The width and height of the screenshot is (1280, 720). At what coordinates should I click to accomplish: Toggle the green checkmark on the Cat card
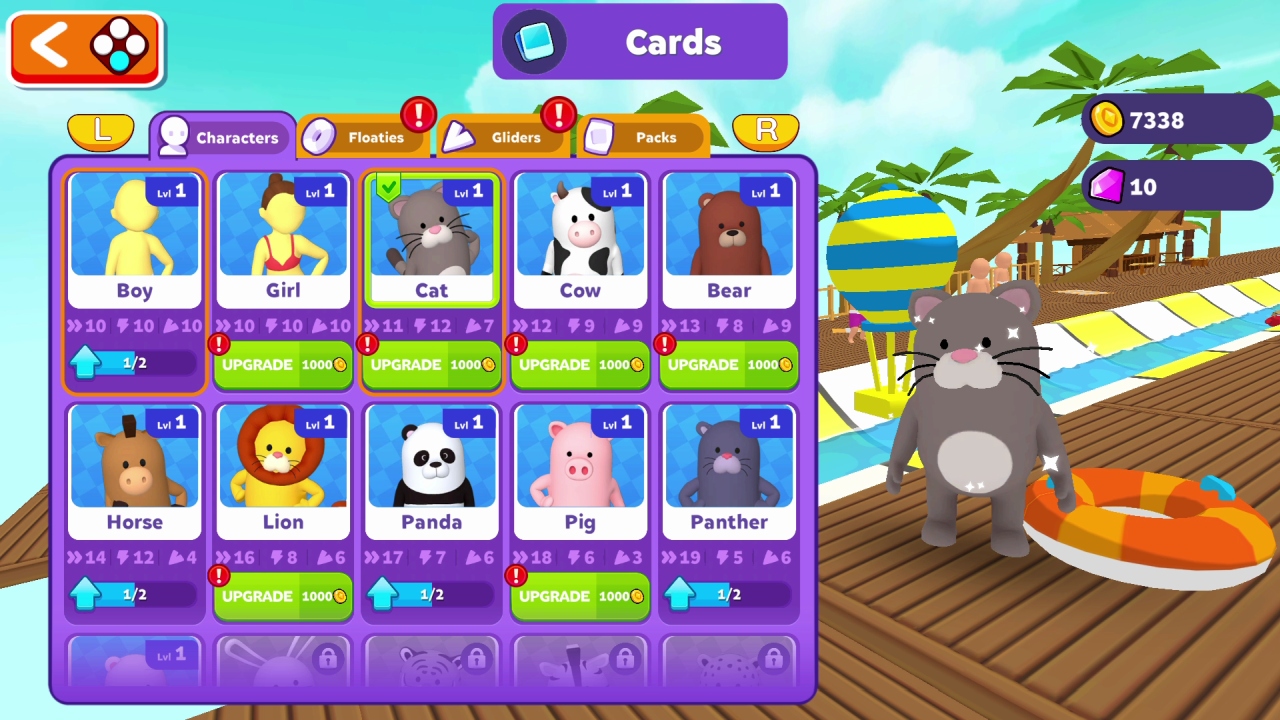[389, 188]
